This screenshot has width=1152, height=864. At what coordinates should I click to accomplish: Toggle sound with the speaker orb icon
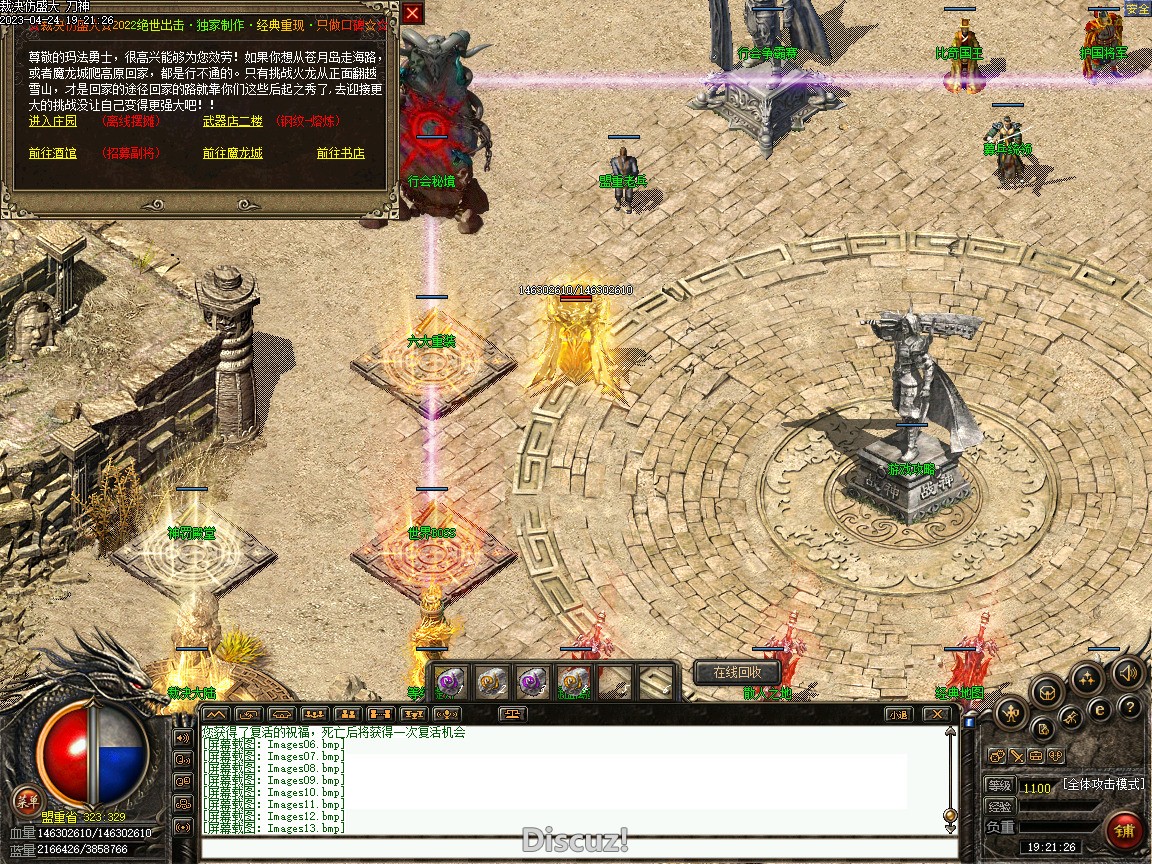tap(1129, 673)
